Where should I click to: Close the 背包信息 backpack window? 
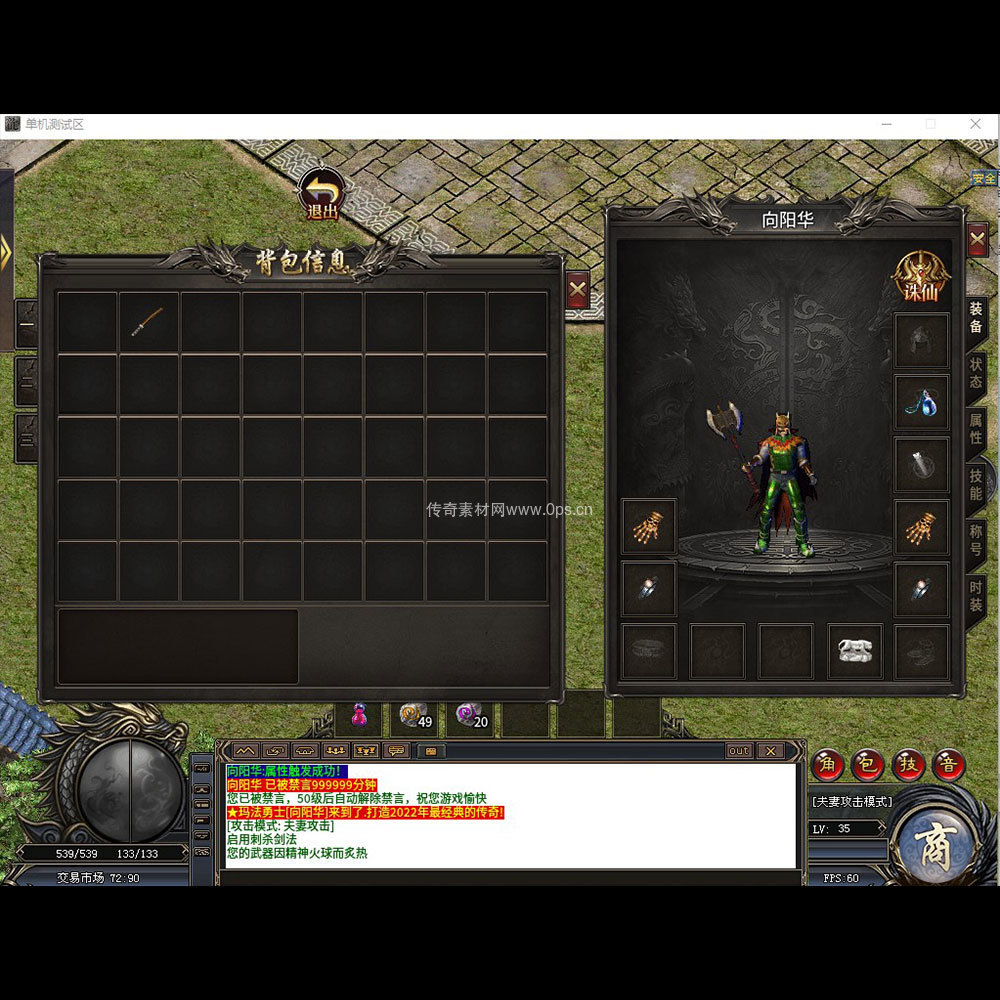(577, 291)
